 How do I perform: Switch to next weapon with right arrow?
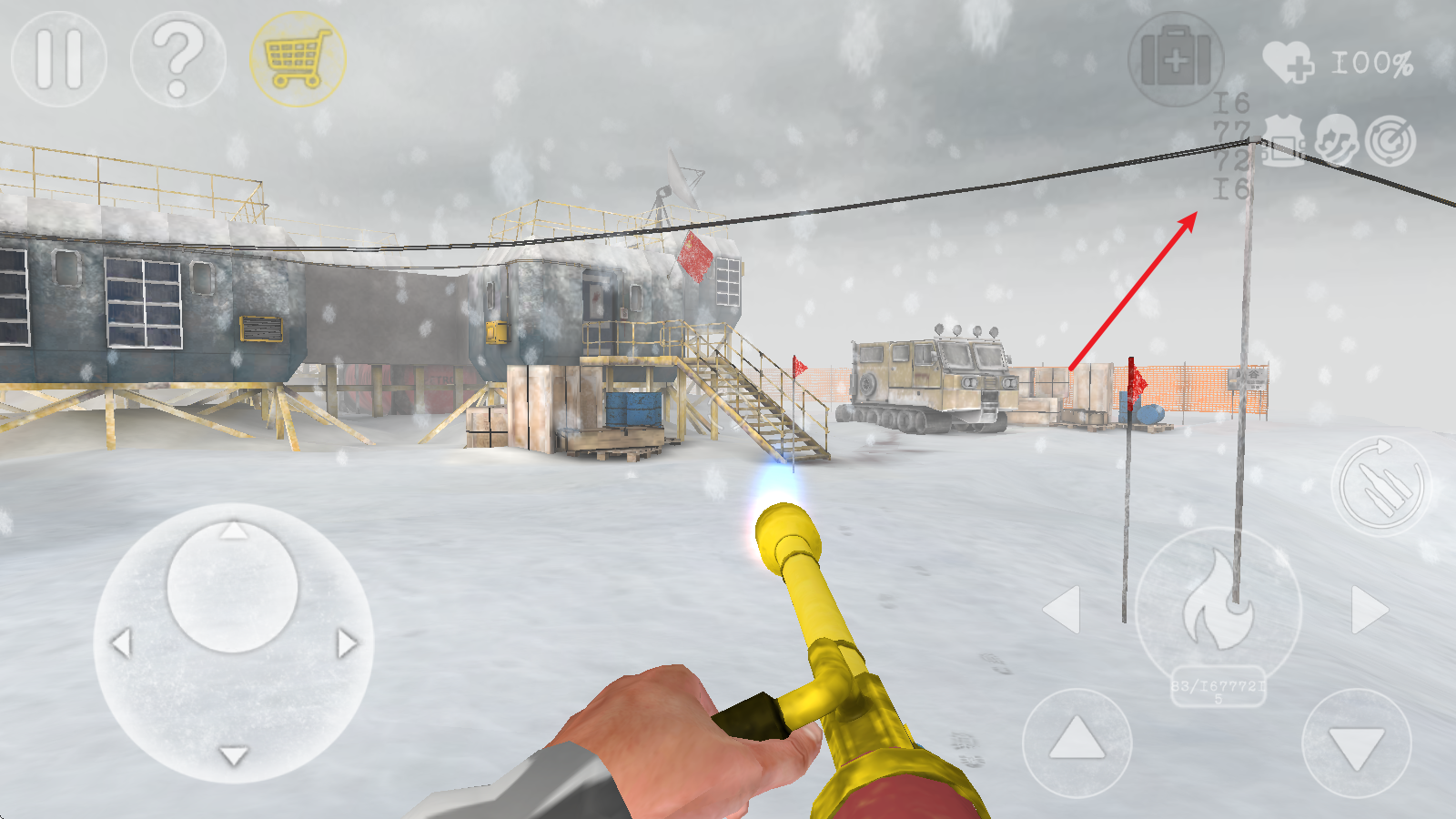[x=1370, y=609]
